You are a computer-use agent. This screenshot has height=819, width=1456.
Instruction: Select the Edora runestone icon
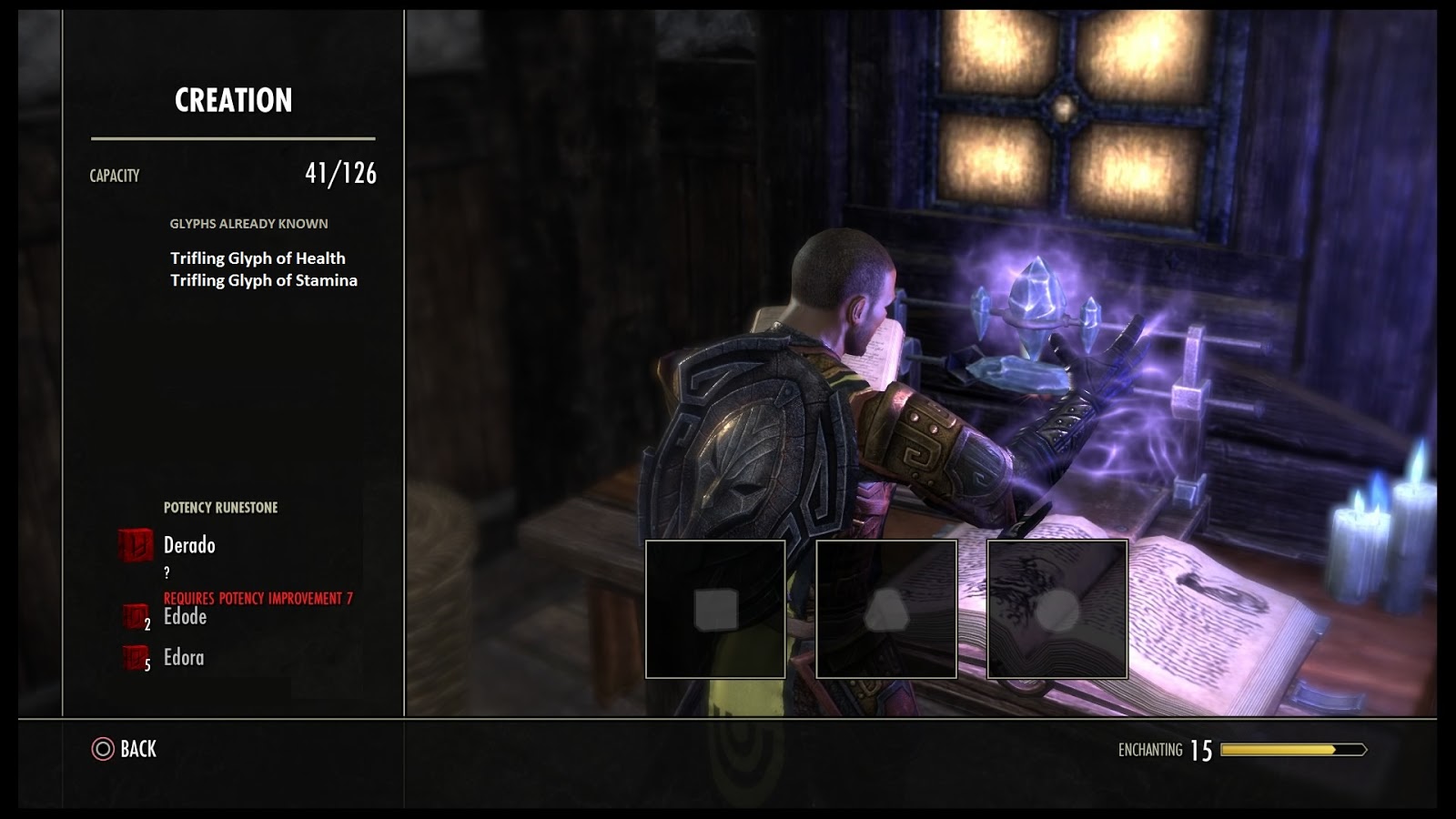(136, 655)
